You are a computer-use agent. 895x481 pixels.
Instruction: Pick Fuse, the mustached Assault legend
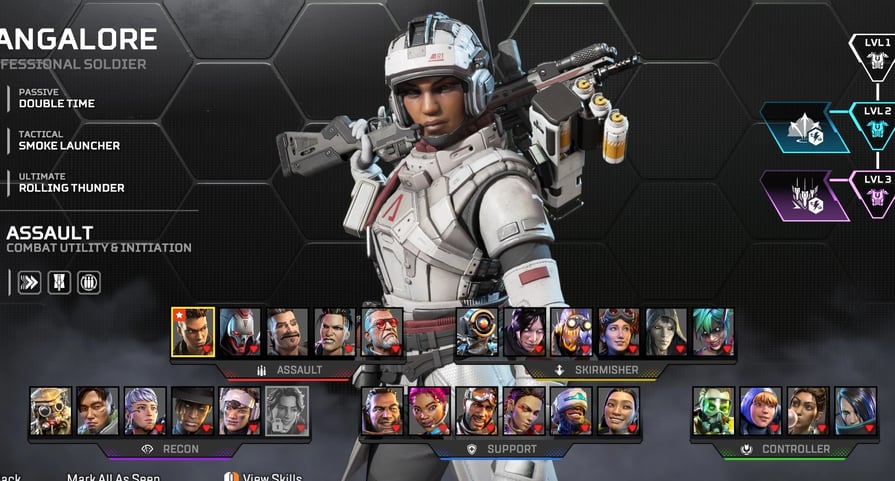click(x=287, y=332)
